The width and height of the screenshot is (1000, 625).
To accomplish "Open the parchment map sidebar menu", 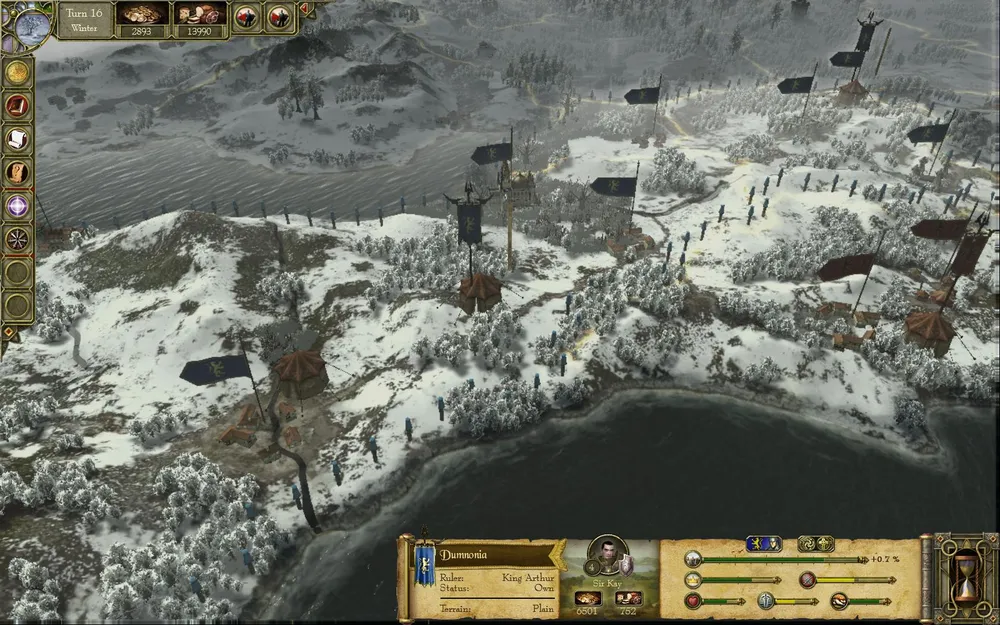I will click(x=17, y=172).
